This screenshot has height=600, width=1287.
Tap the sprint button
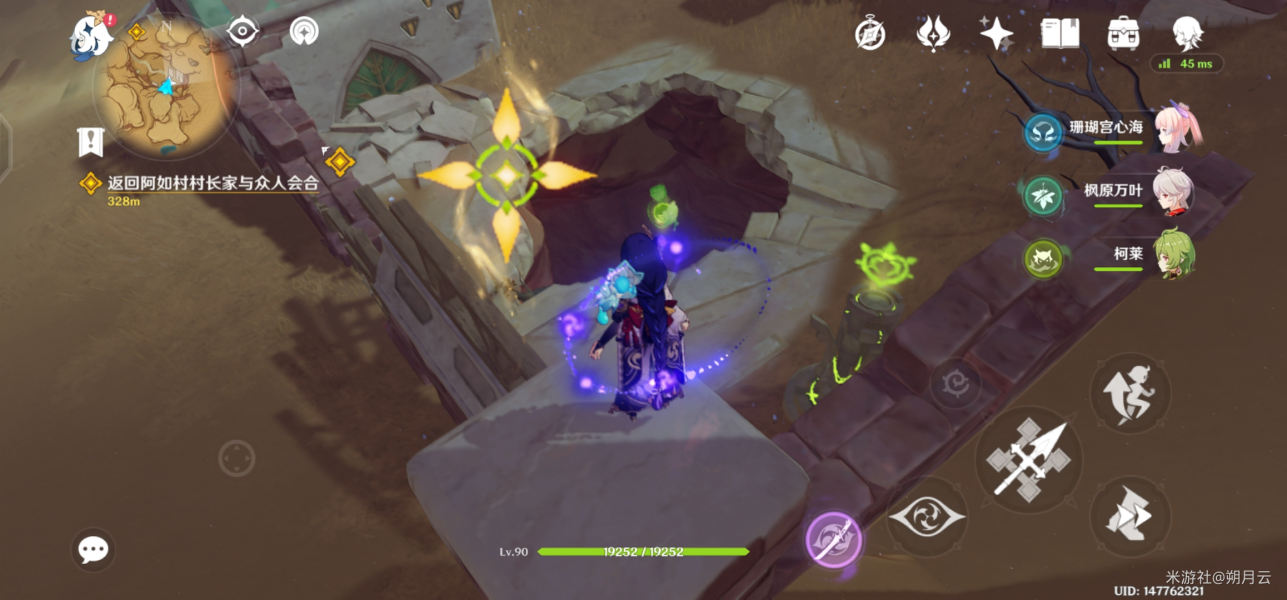[x=1129, y=517]
